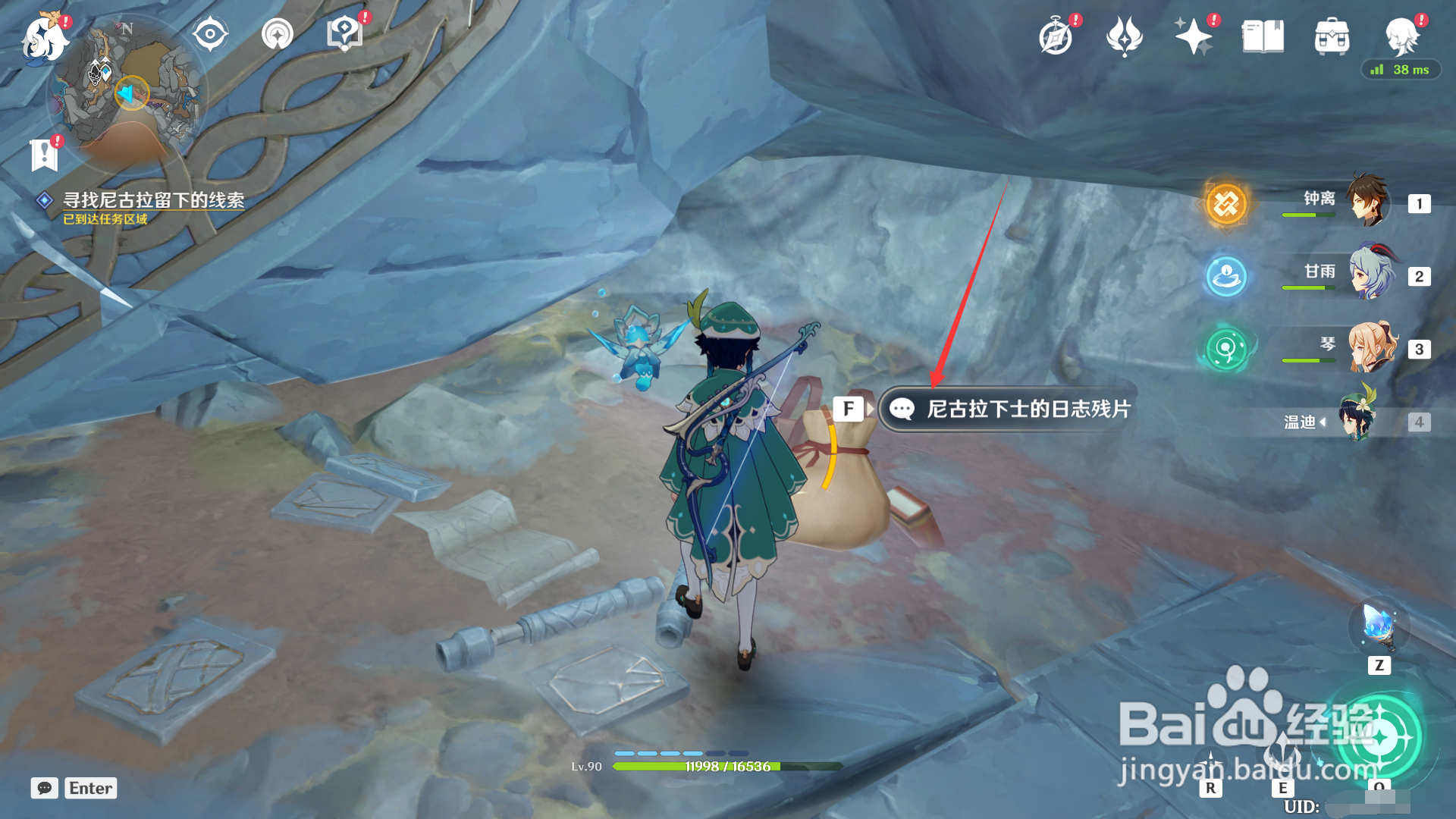Image resolution: width=1456 pixels, height=819 pixels.
Task: Open the adventurer handbook book icon
Action: point(1263,36)
